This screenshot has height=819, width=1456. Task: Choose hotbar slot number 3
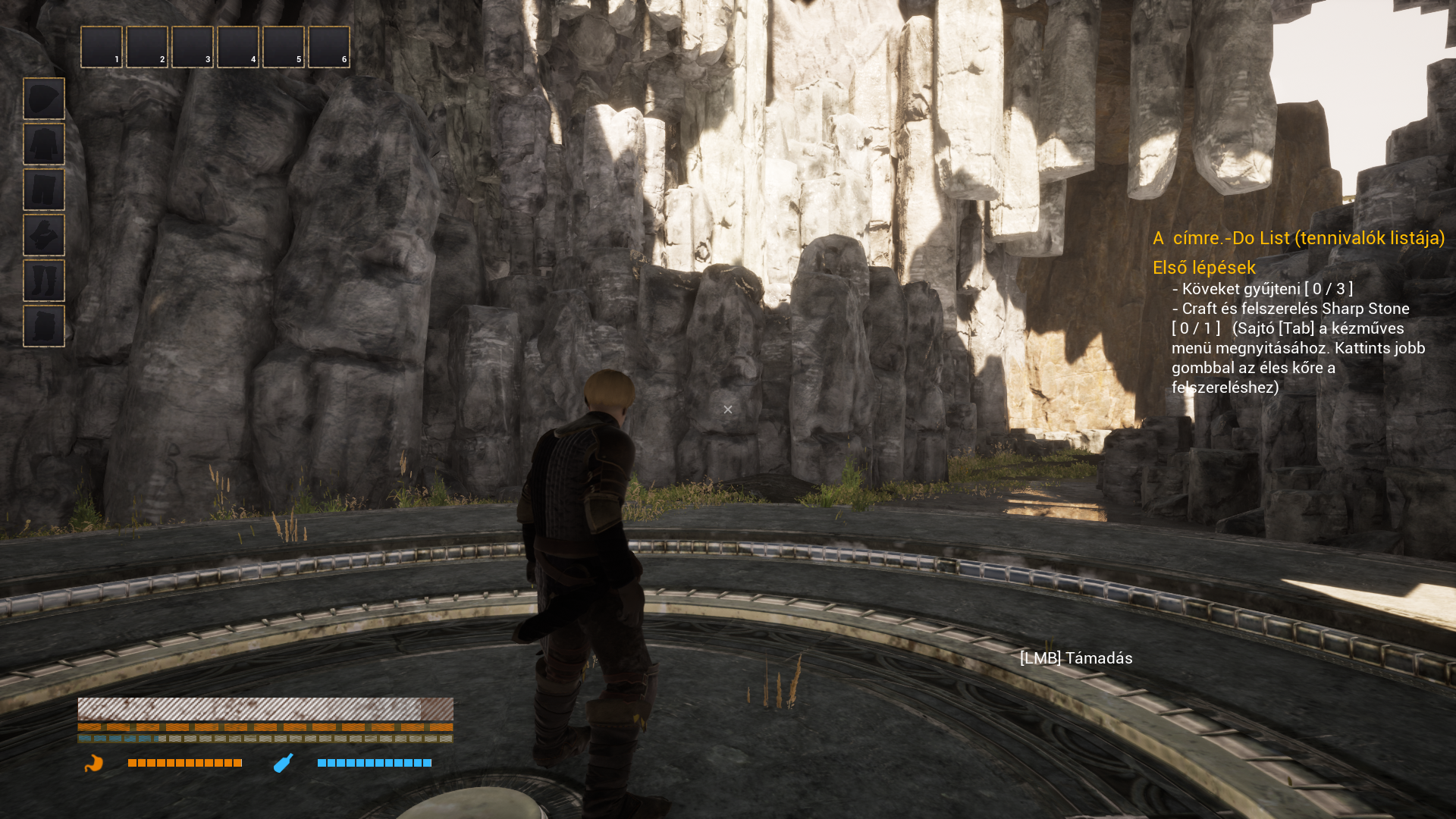[193, 47]
